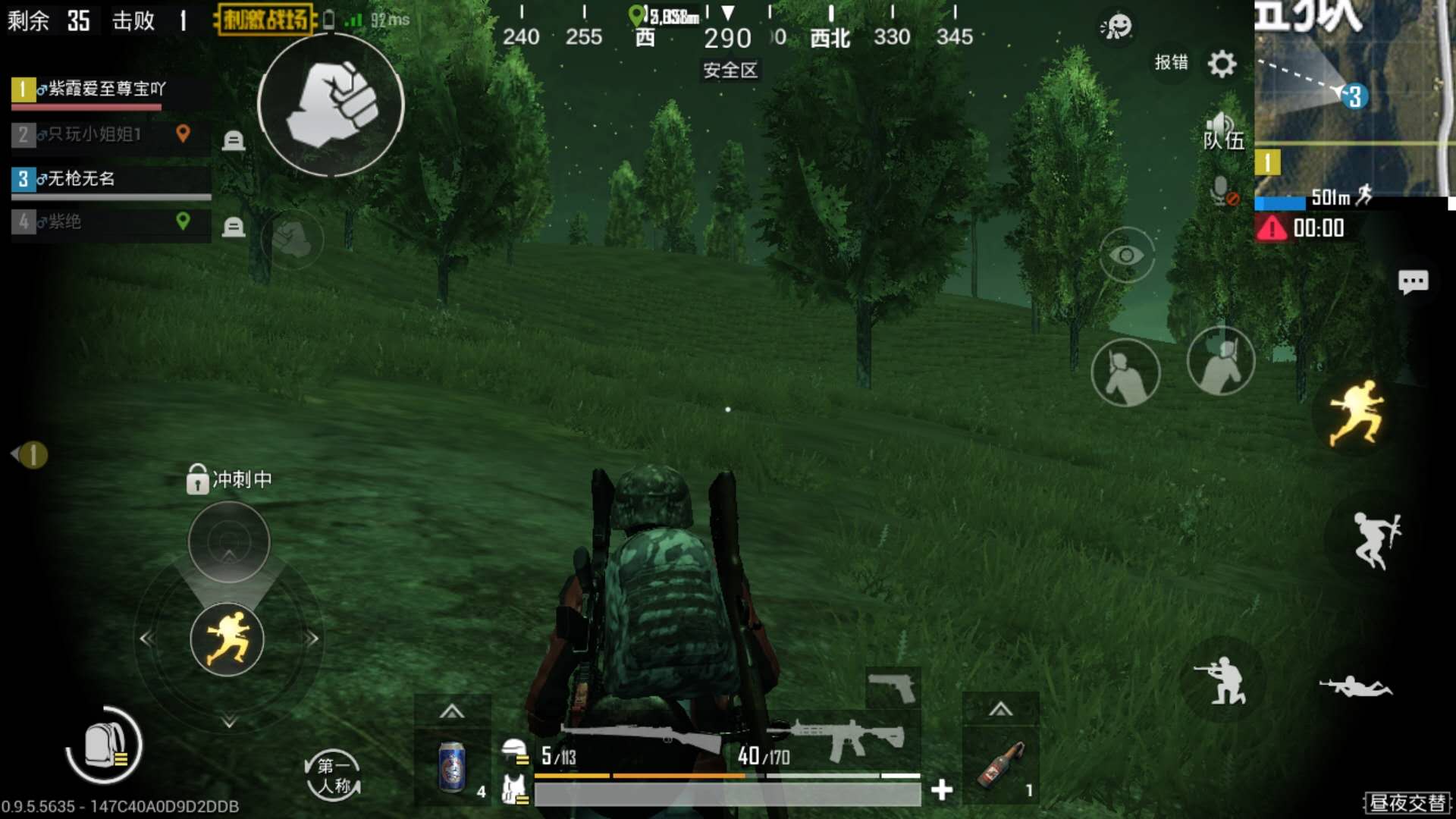
Task: Click the 报错 report button
Action: 1171,62
